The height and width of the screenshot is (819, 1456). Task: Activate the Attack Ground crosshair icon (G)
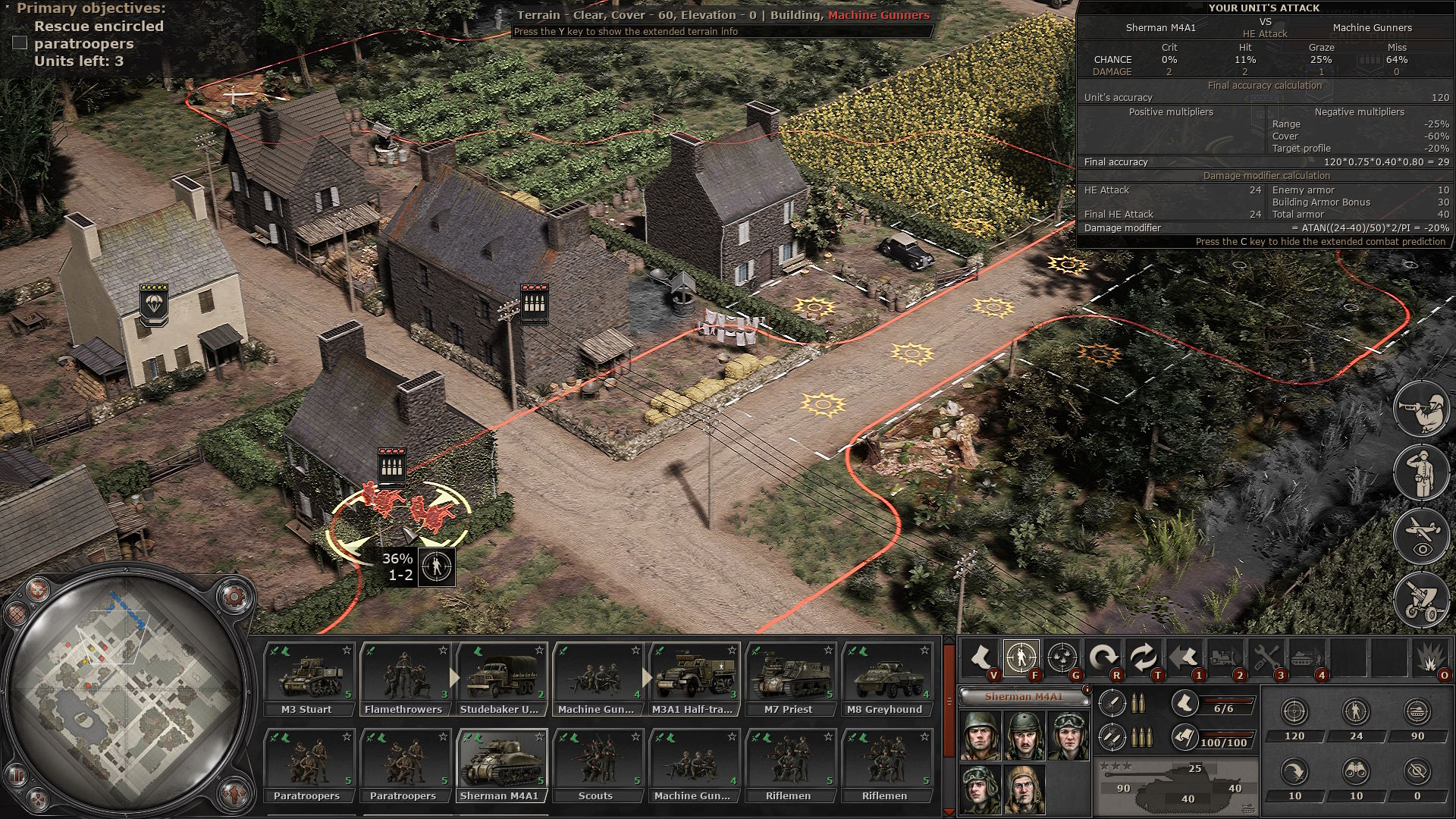tap(1062, 655)
